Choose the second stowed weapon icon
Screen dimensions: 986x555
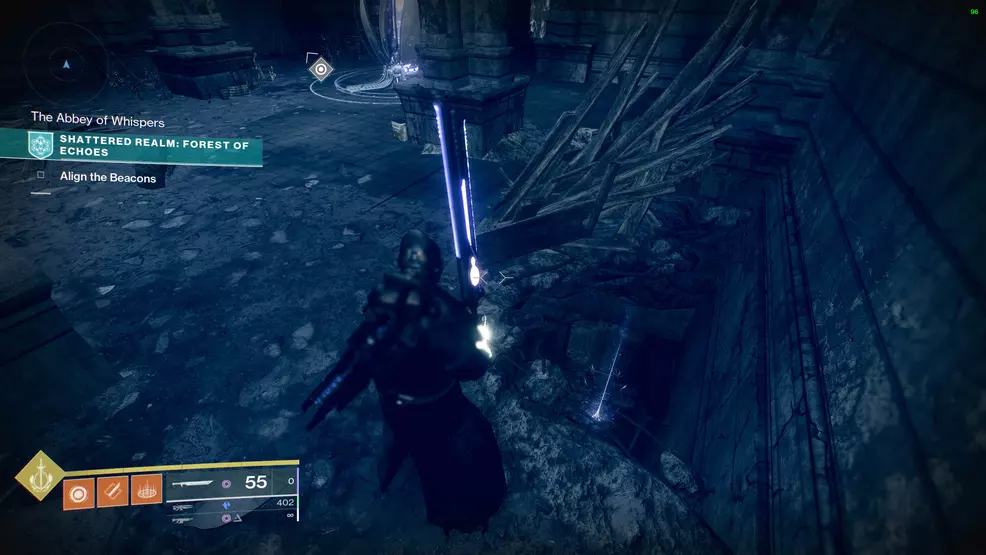point(182,507)
